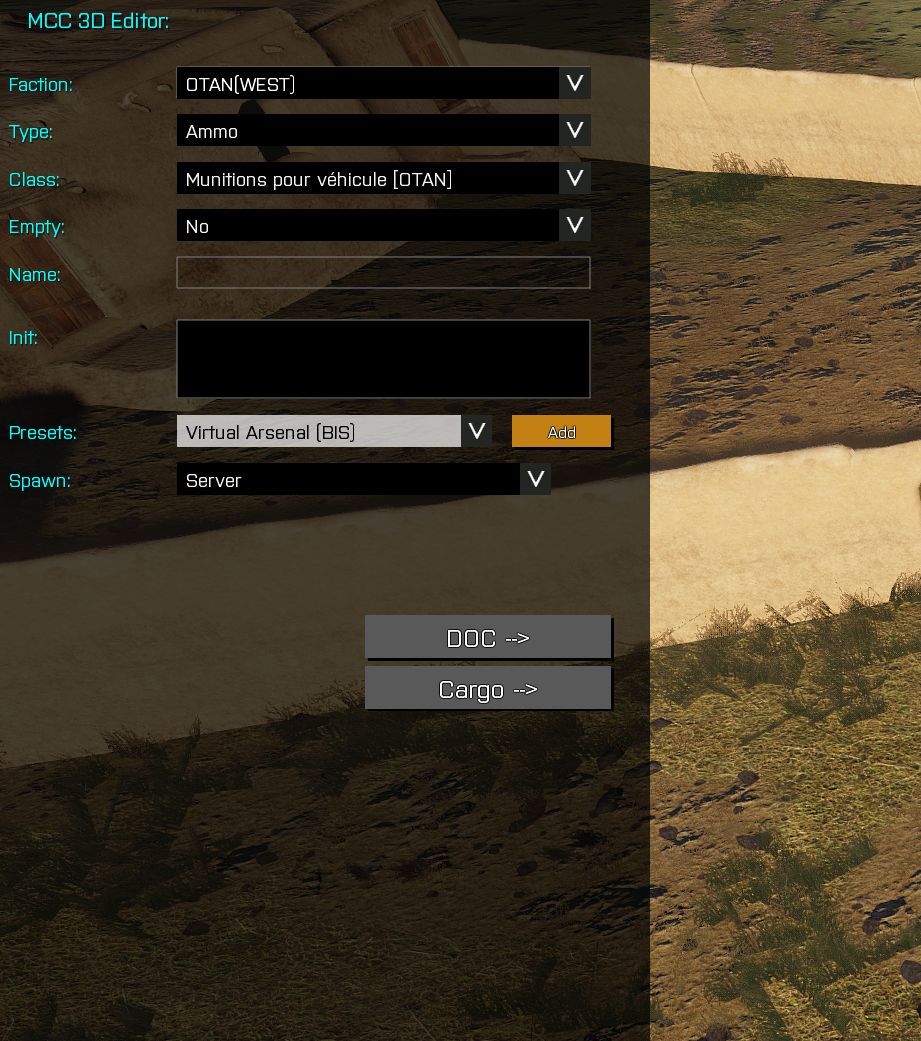The width and height of the screenshot is (921, 1041).
Task: Expand the Type dropdown set to Ammo
Action: coord(383,131)
